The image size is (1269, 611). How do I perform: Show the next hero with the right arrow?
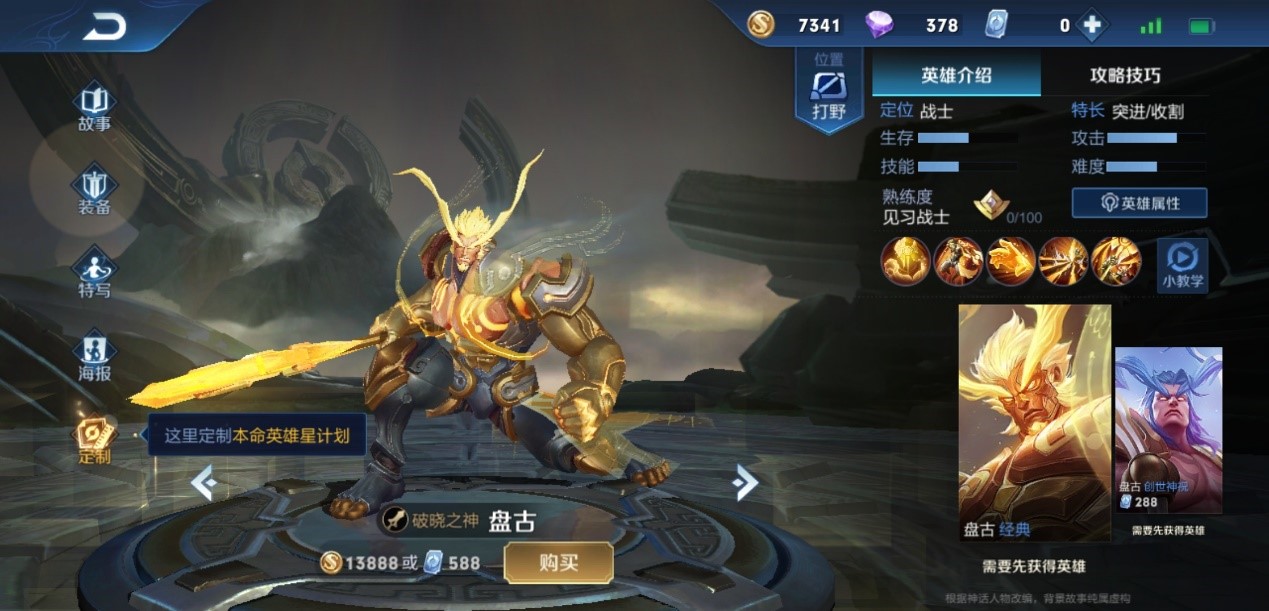click(x=745, y=483)
